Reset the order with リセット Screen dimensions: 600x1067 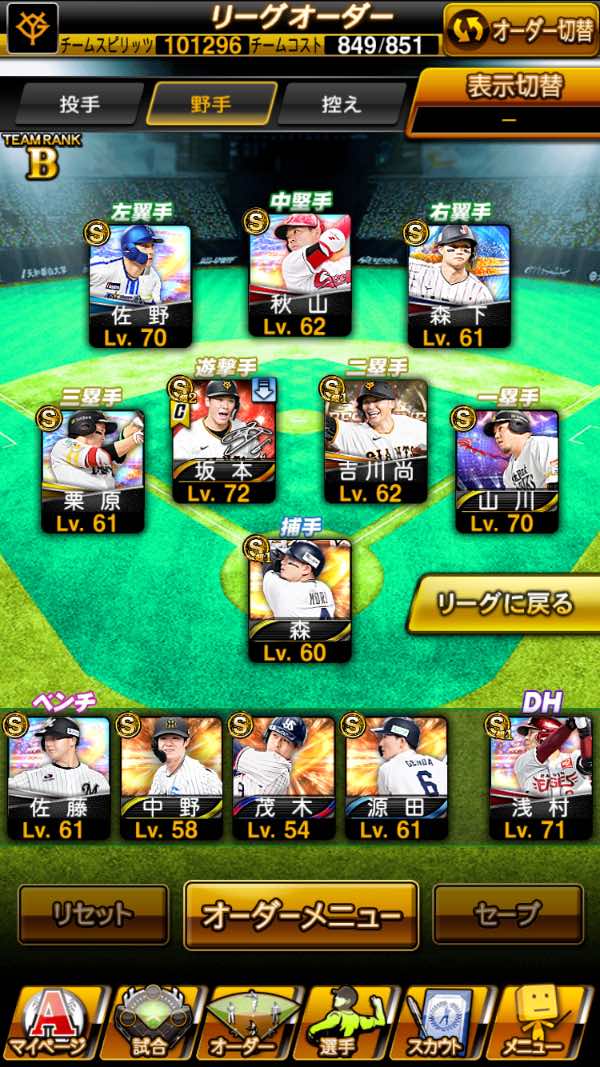(x=93, y=914)
